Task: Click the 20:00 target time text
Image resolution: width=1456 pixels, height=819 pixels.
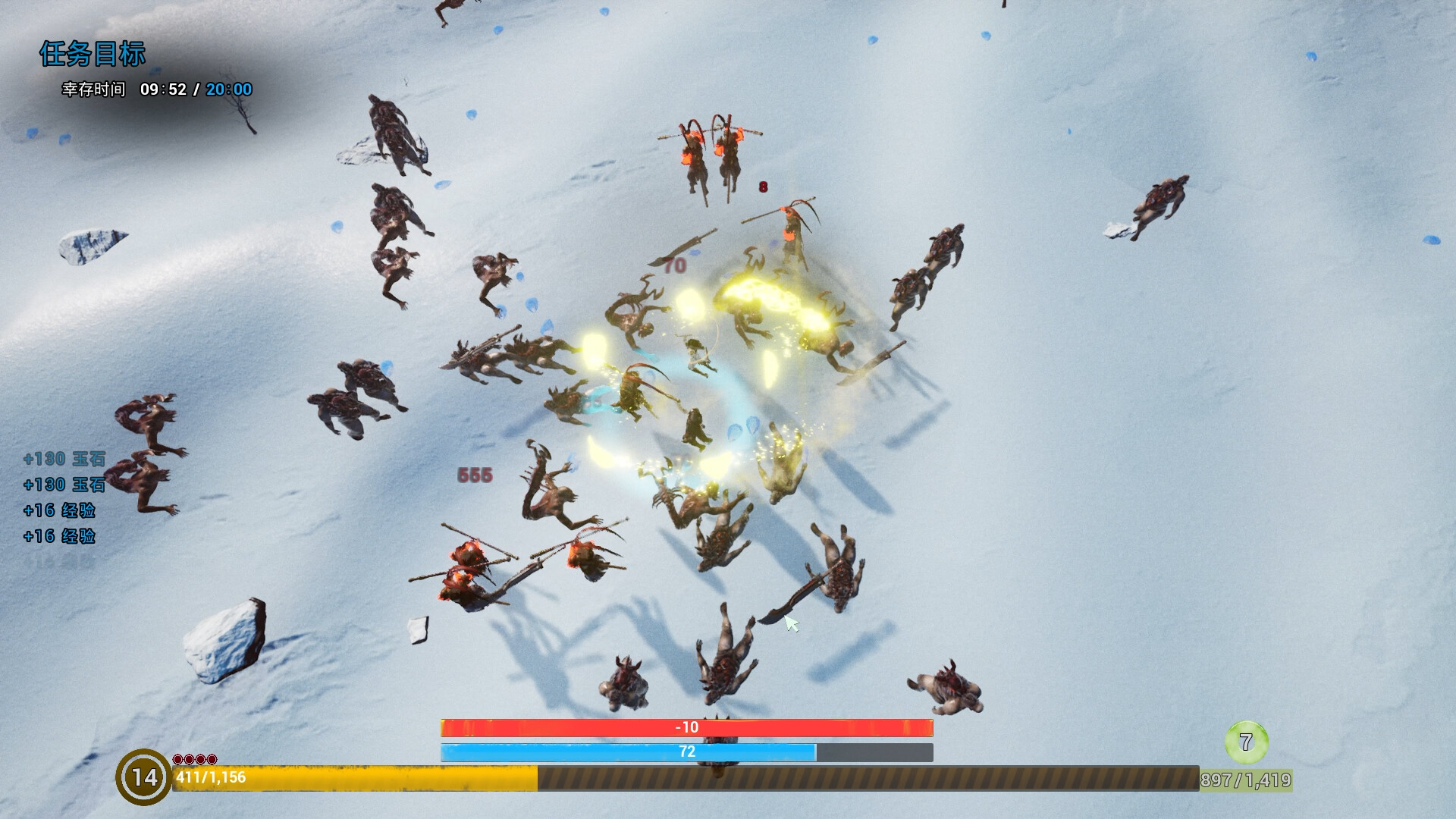Action: pos(230,89)
